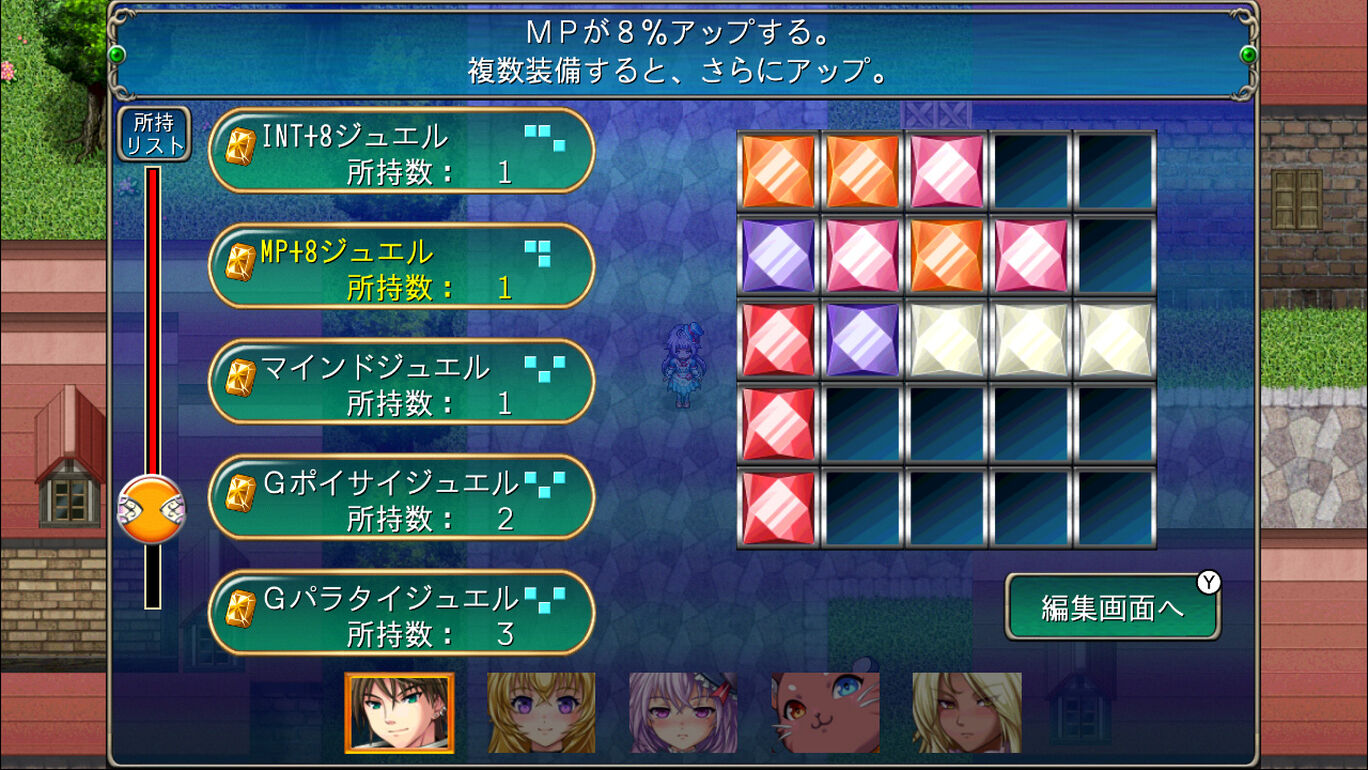The width and height of the screenshot is (1368, 770).
Task: Select the MP+8ジュエル list entry
Action: [x=400, y=266]
